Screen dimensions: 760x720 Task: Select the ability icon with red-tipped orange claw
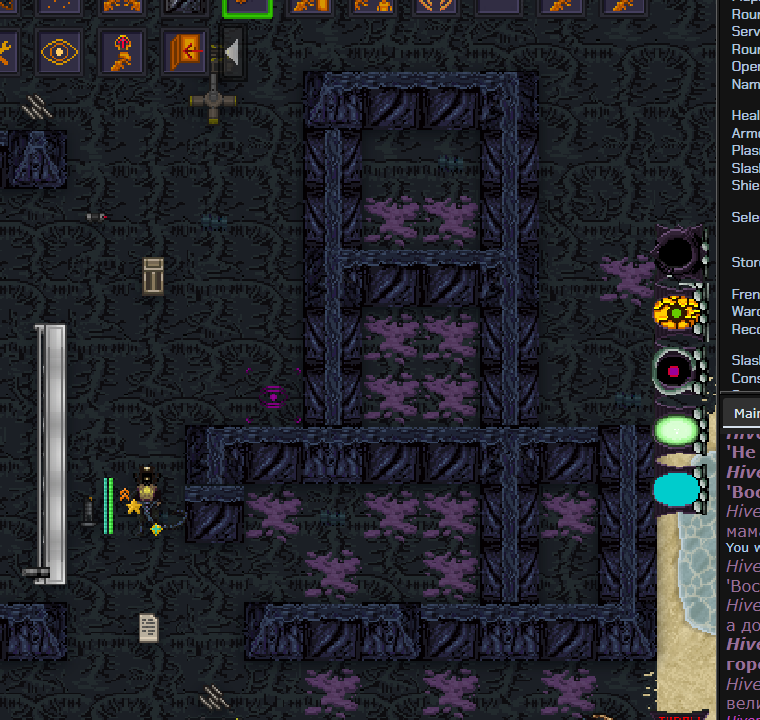[122, 51]
